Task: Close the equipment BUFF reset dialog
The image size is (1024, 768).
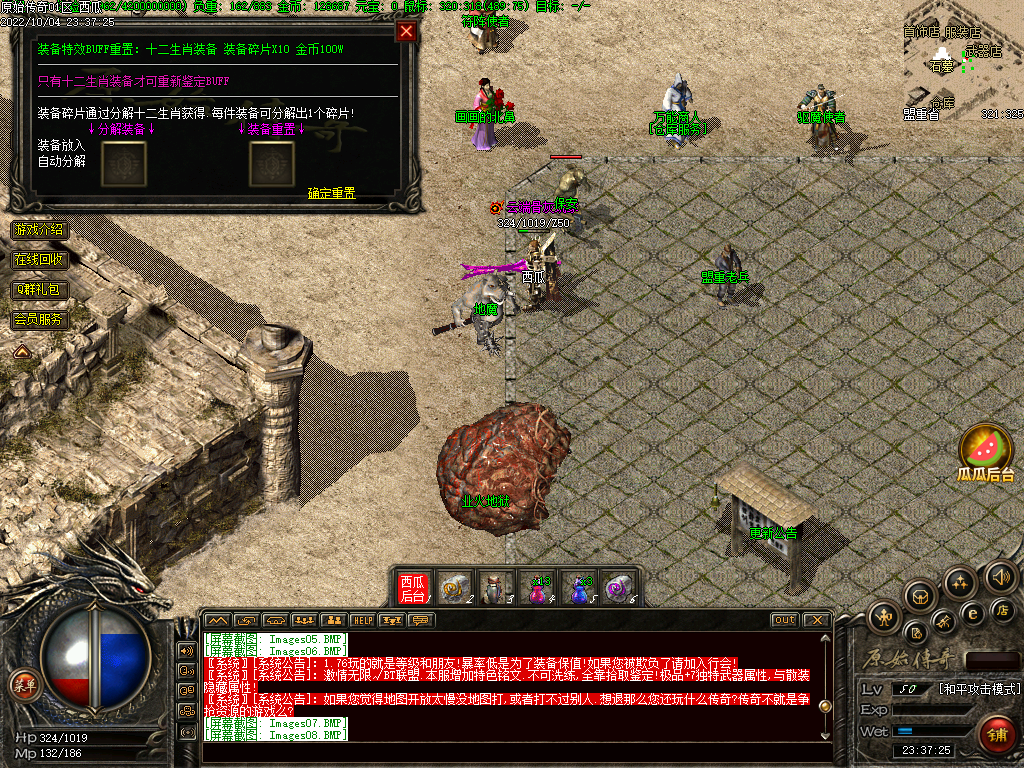Action: tap(406, 31)
